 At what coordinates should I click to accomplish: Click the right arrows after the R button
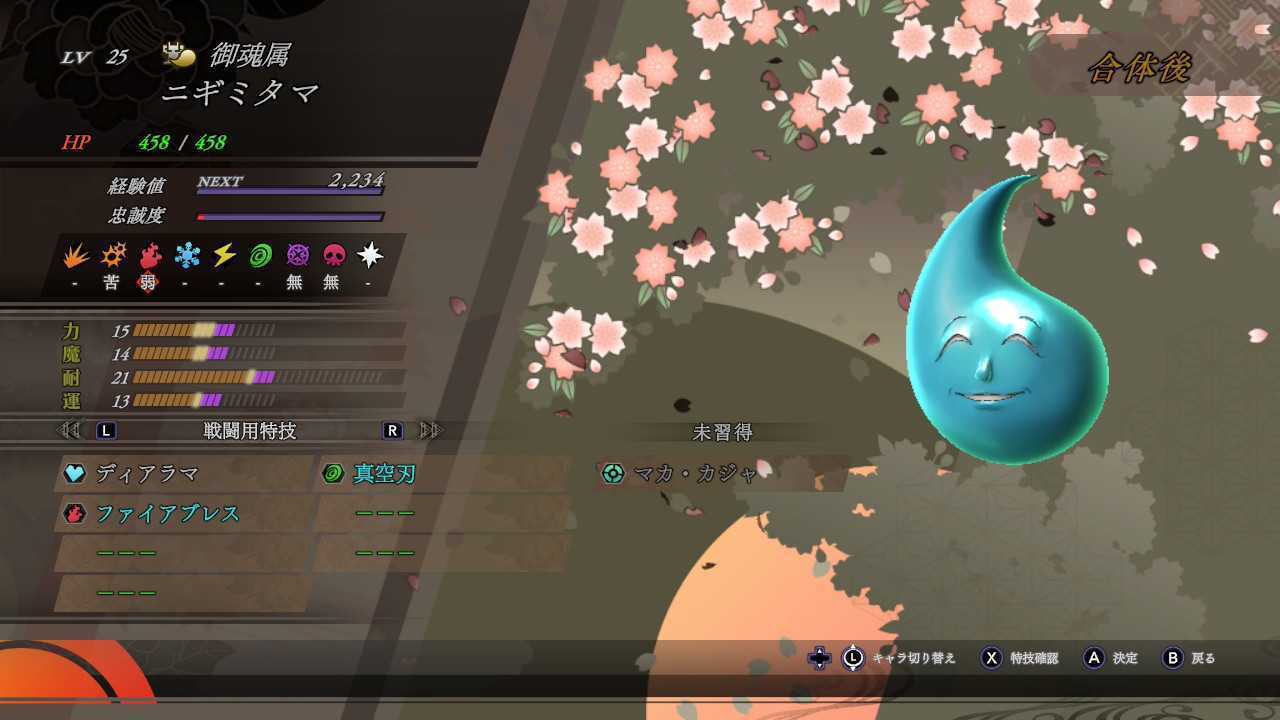[428, 430]
